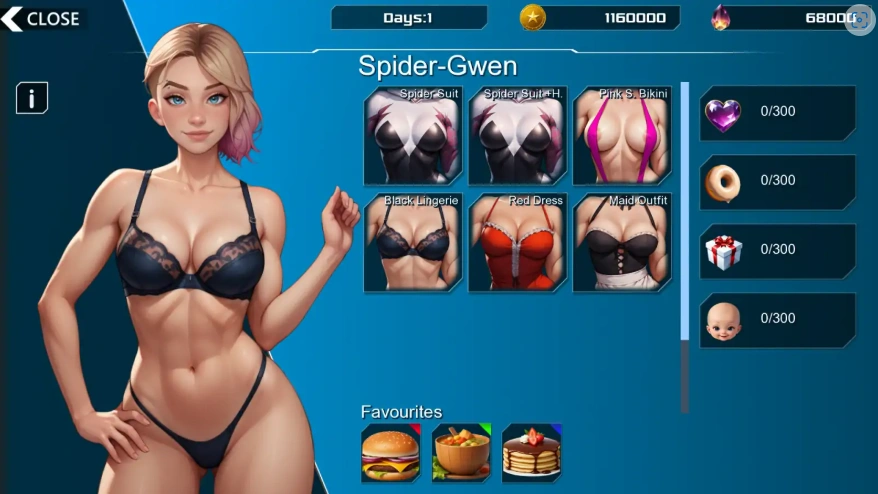Pick the Red Dress outfit

click(517, 242)
